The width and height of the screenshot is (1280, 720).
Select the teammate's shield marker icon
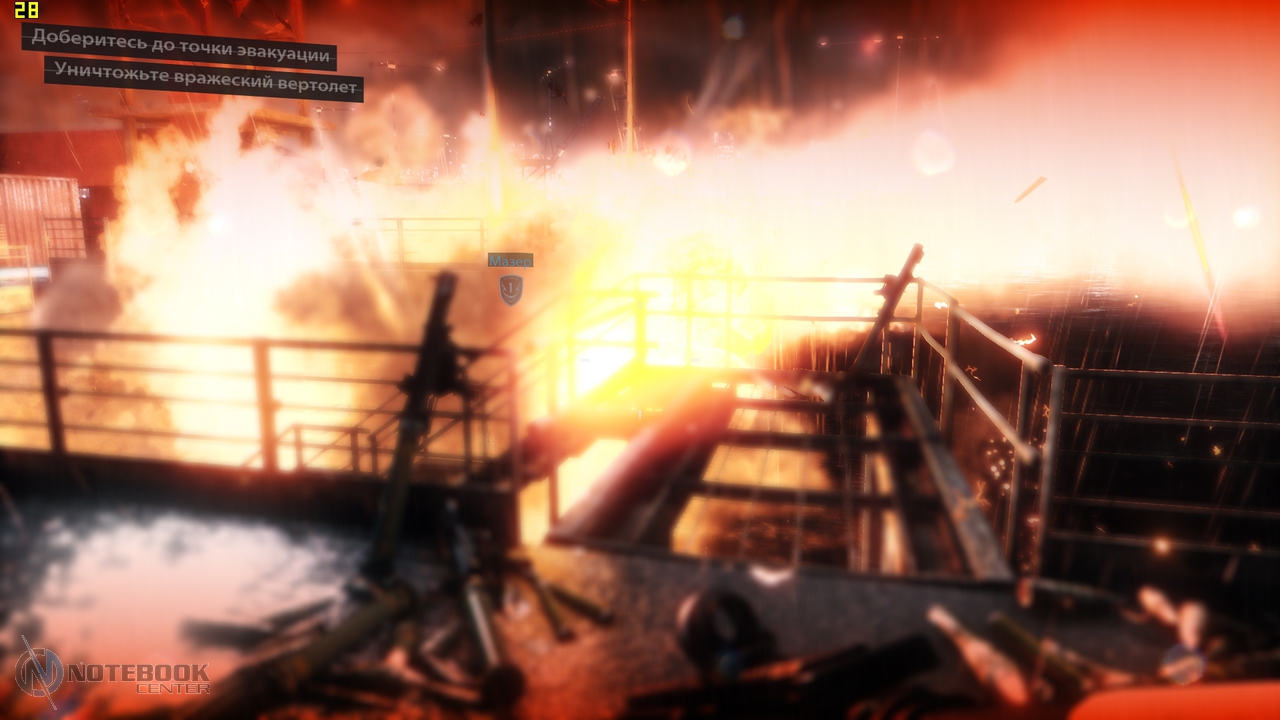[511, 289]
